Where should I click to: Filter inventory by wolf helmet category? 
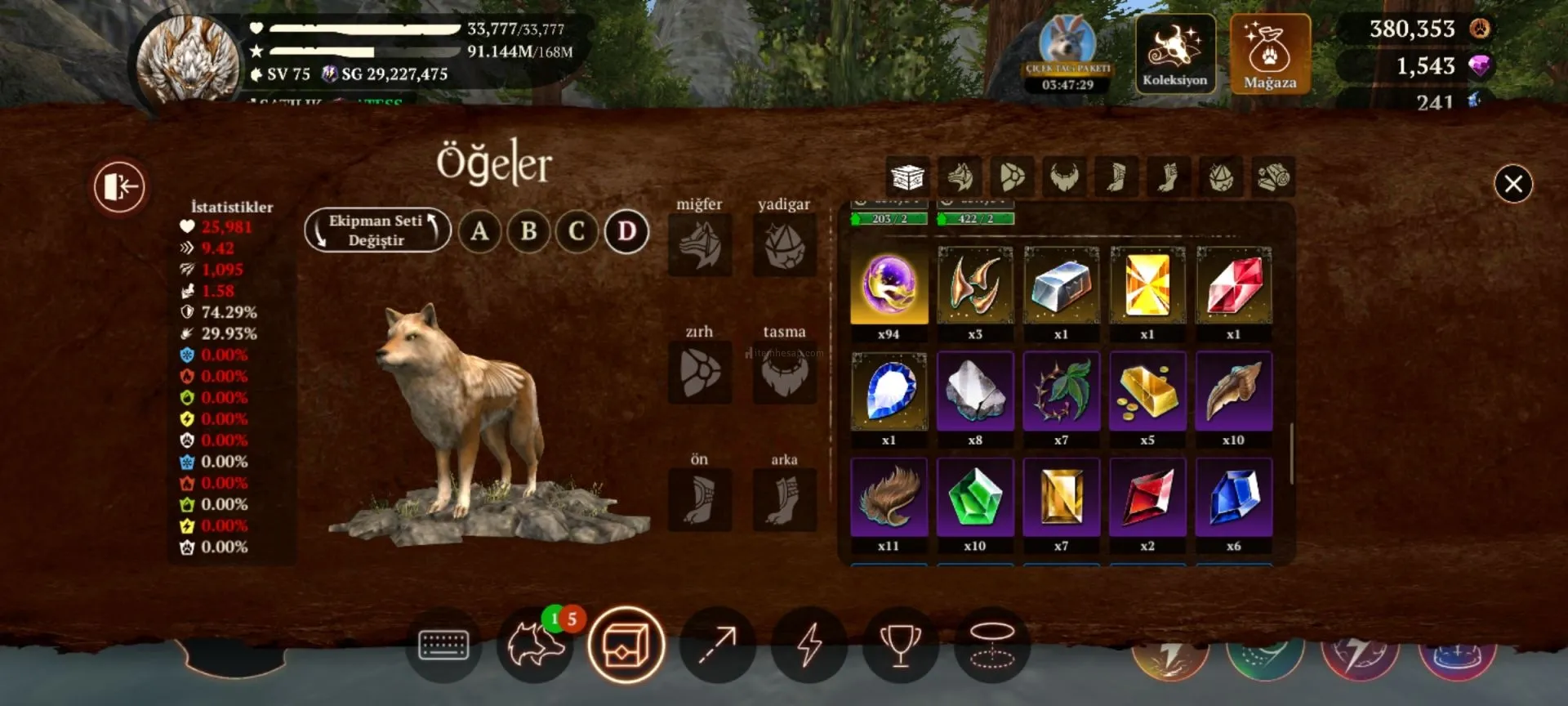tap(960, 176)
